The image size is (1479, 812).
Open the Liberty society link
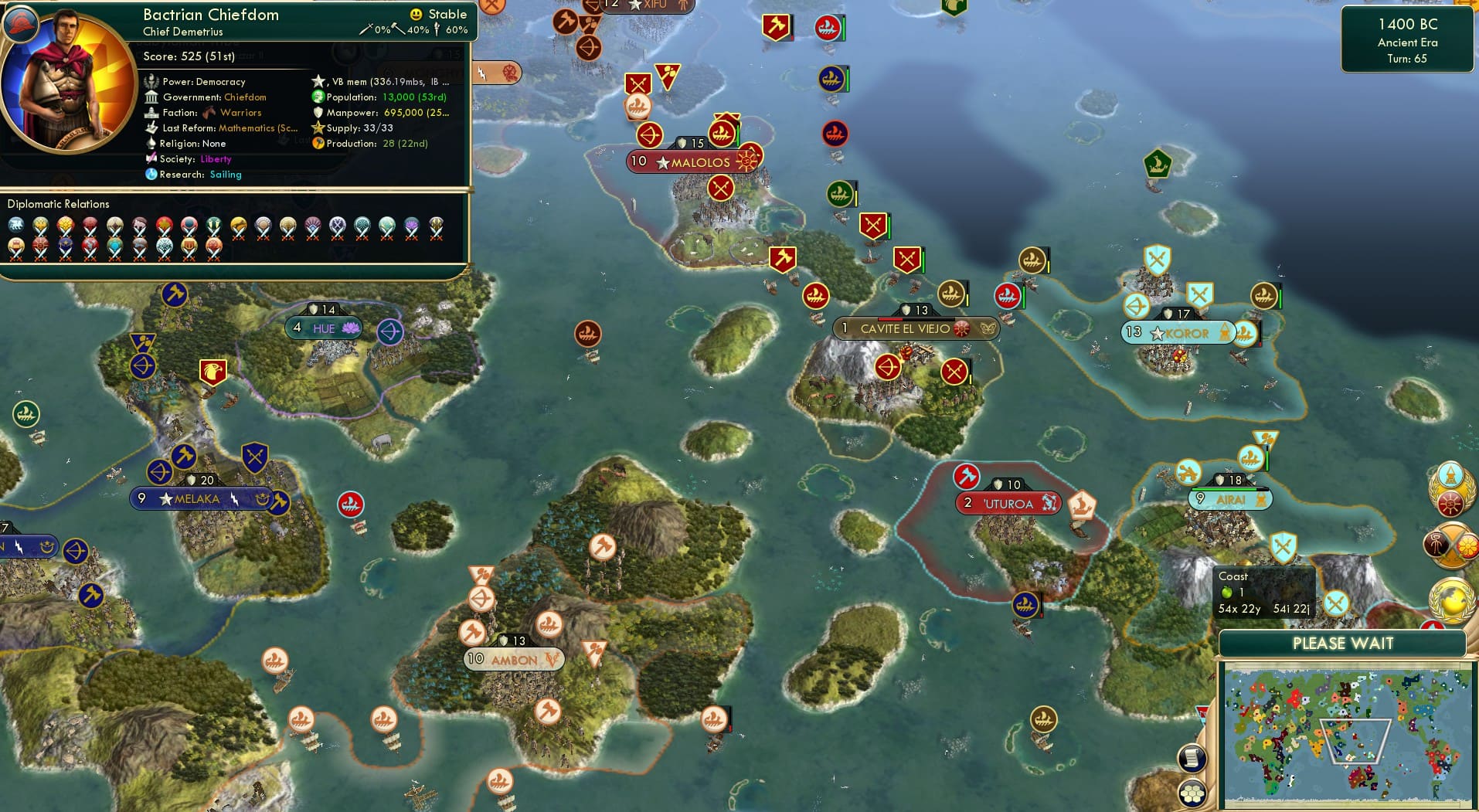click(x=216, y=159)
